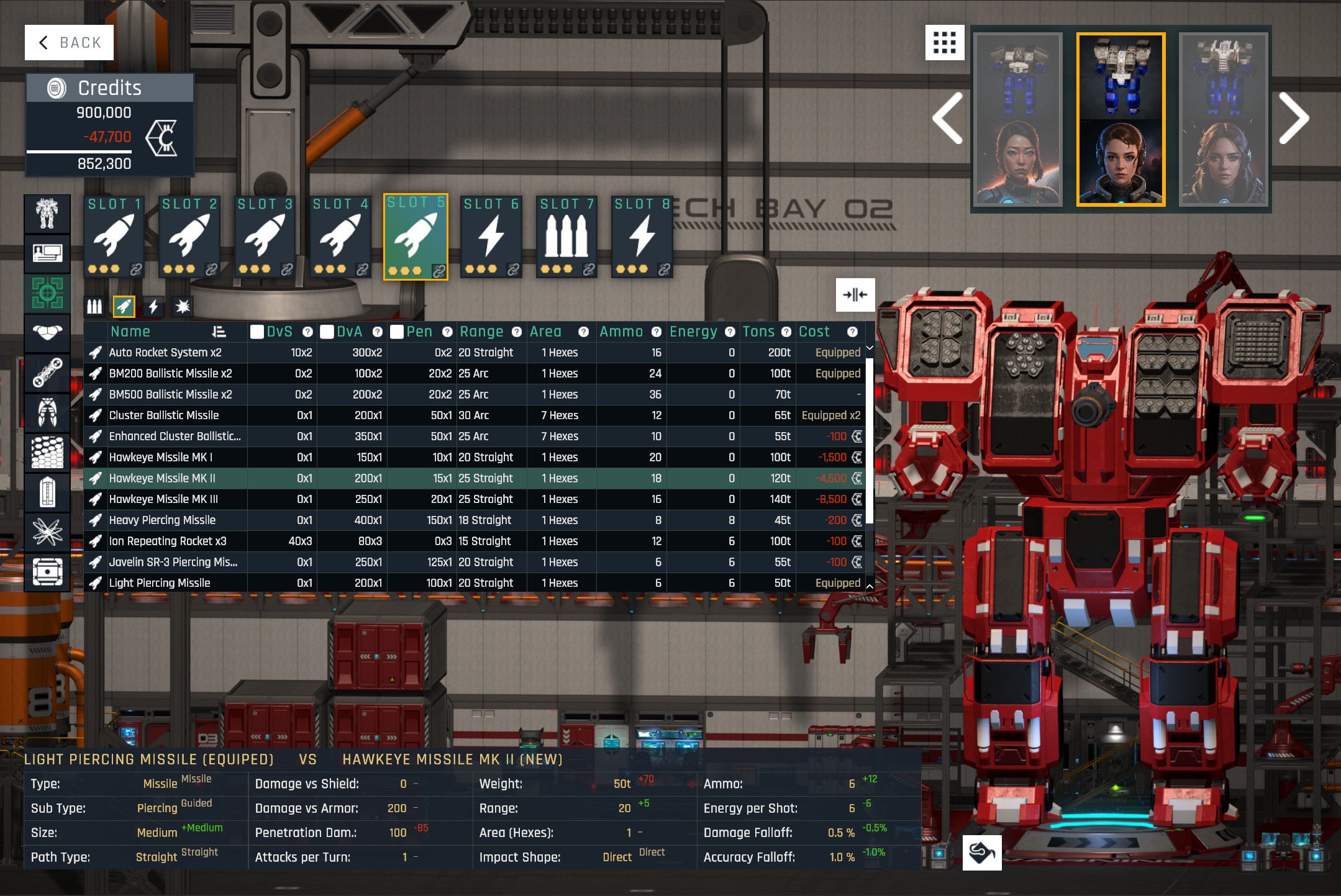Open the leg components panel icon
Viewport: 1341px width, 896px height.
[47, 412]
